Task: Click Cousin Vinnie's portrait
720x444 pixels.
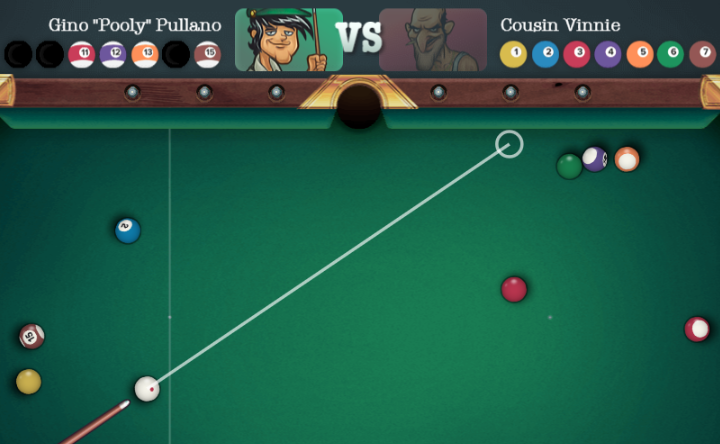Action: pos(432,40)
